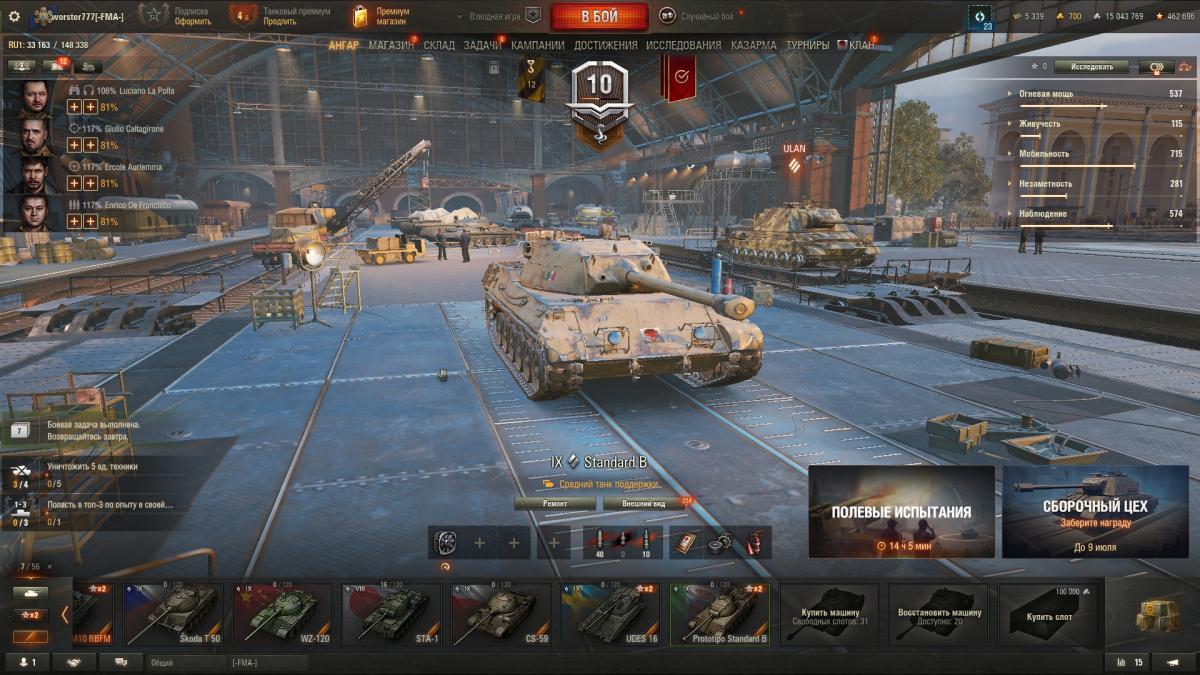
Task: Select crew member Luciano La Polla
Action: click(38, 98)
